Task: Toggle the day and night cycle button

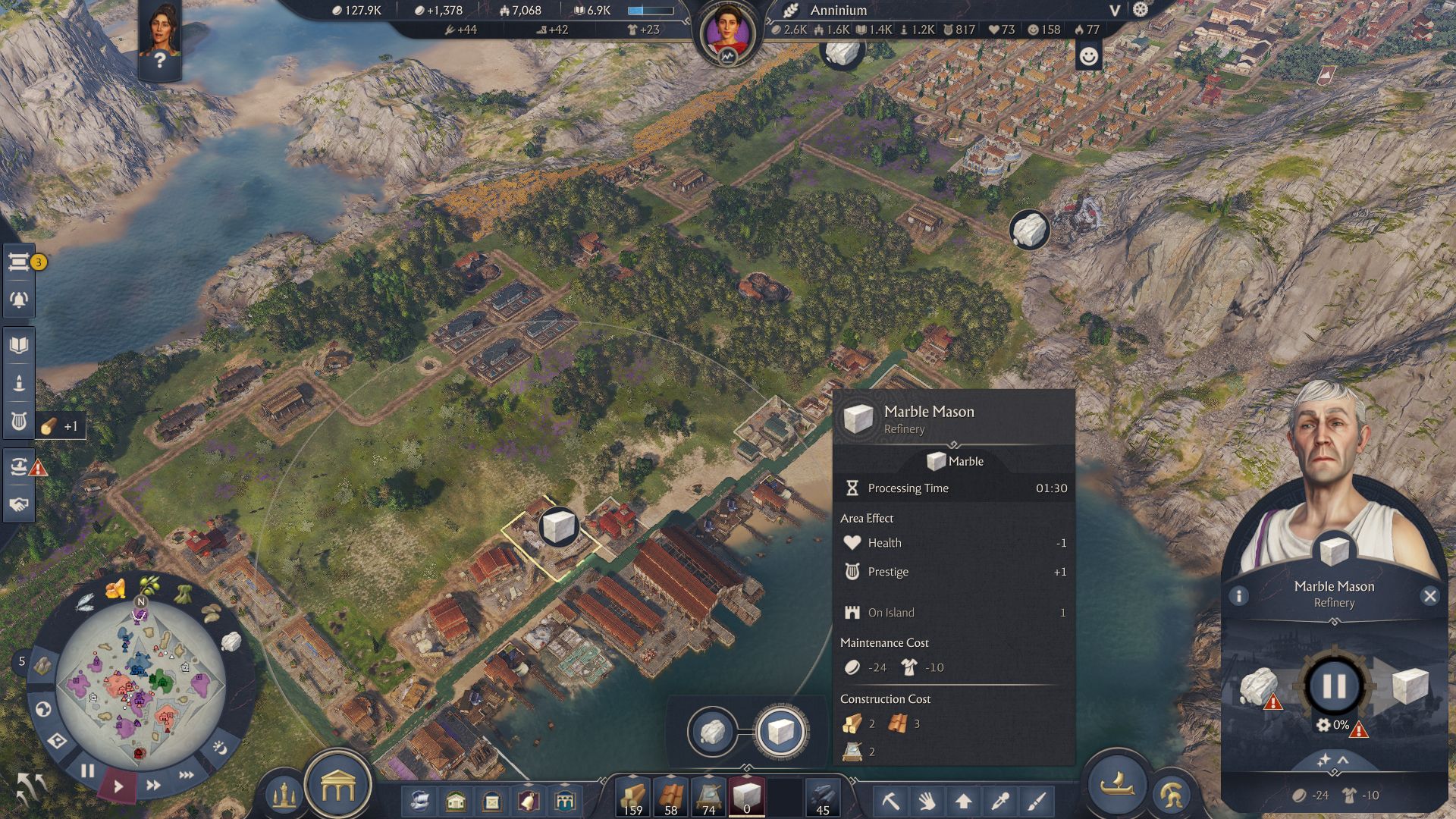Action: tap(219, 748)
